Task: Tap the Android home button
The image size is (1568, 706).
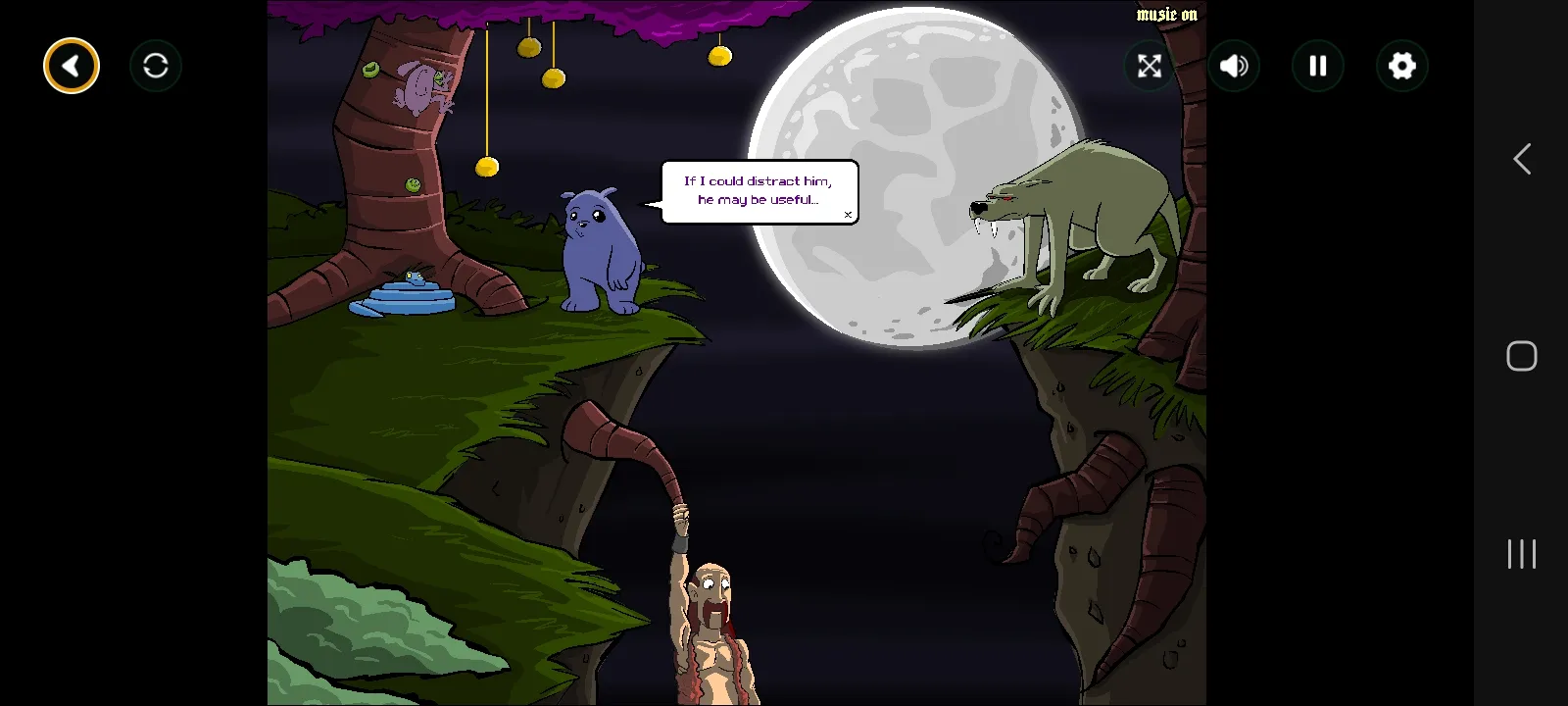Action: [1522, 356]
